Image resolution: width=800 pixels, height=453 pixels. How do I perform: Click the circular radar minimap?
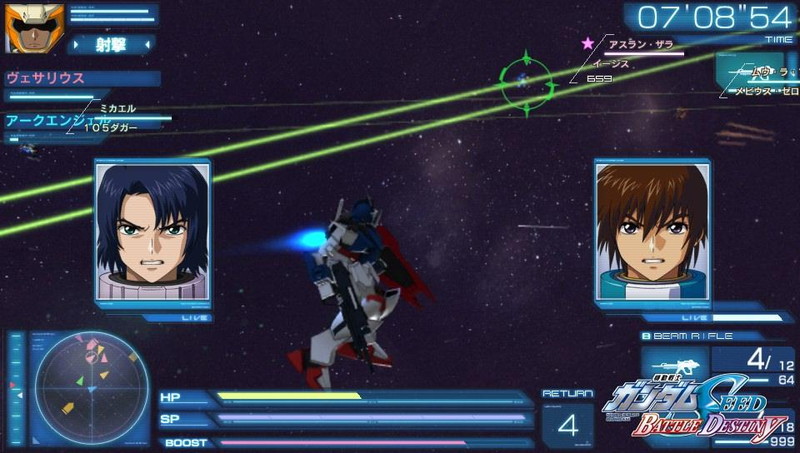(x=85, y=386)
